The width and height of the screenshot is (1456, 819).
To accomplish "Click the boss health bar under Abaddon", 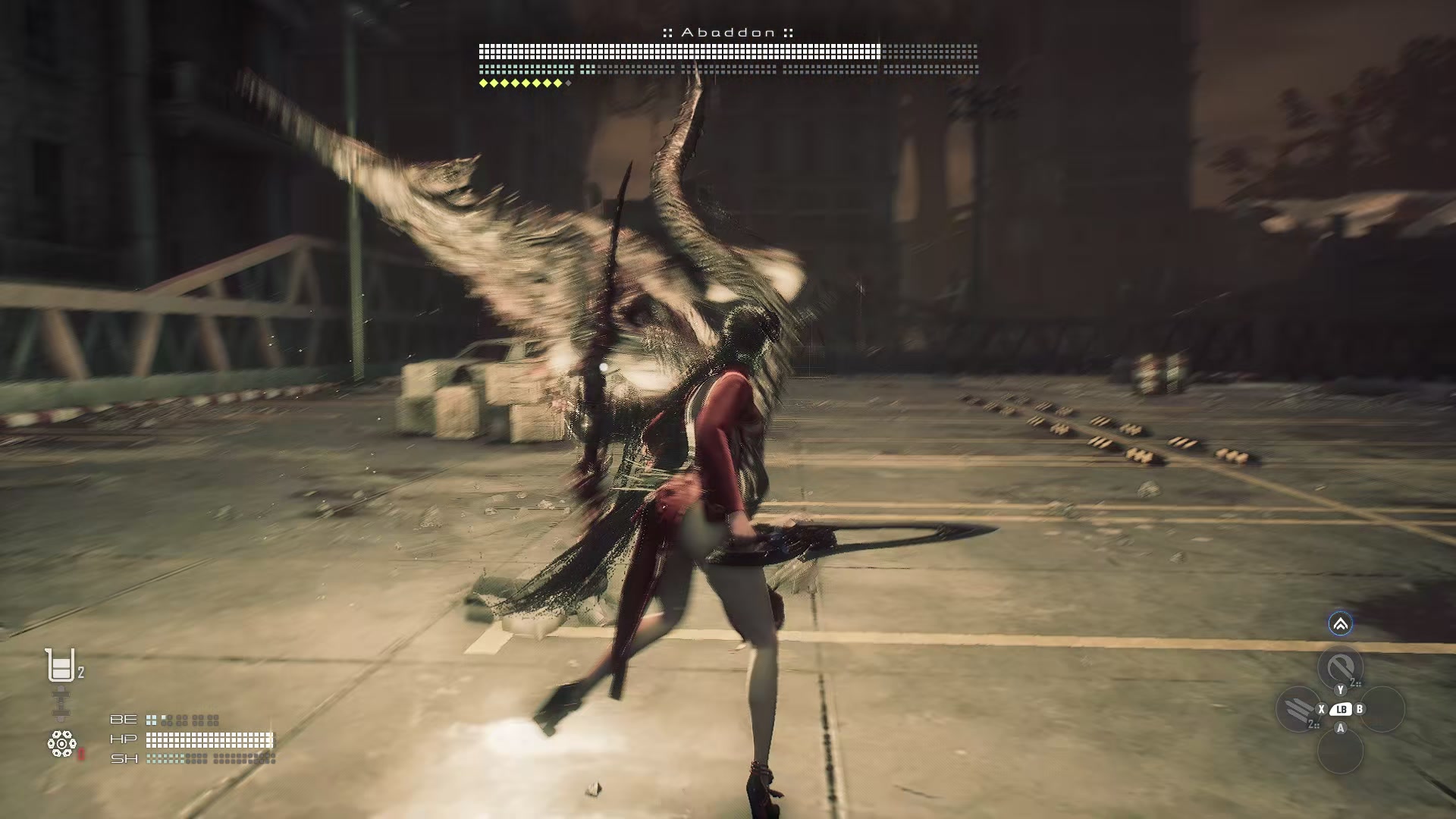I will pos(728,52).
